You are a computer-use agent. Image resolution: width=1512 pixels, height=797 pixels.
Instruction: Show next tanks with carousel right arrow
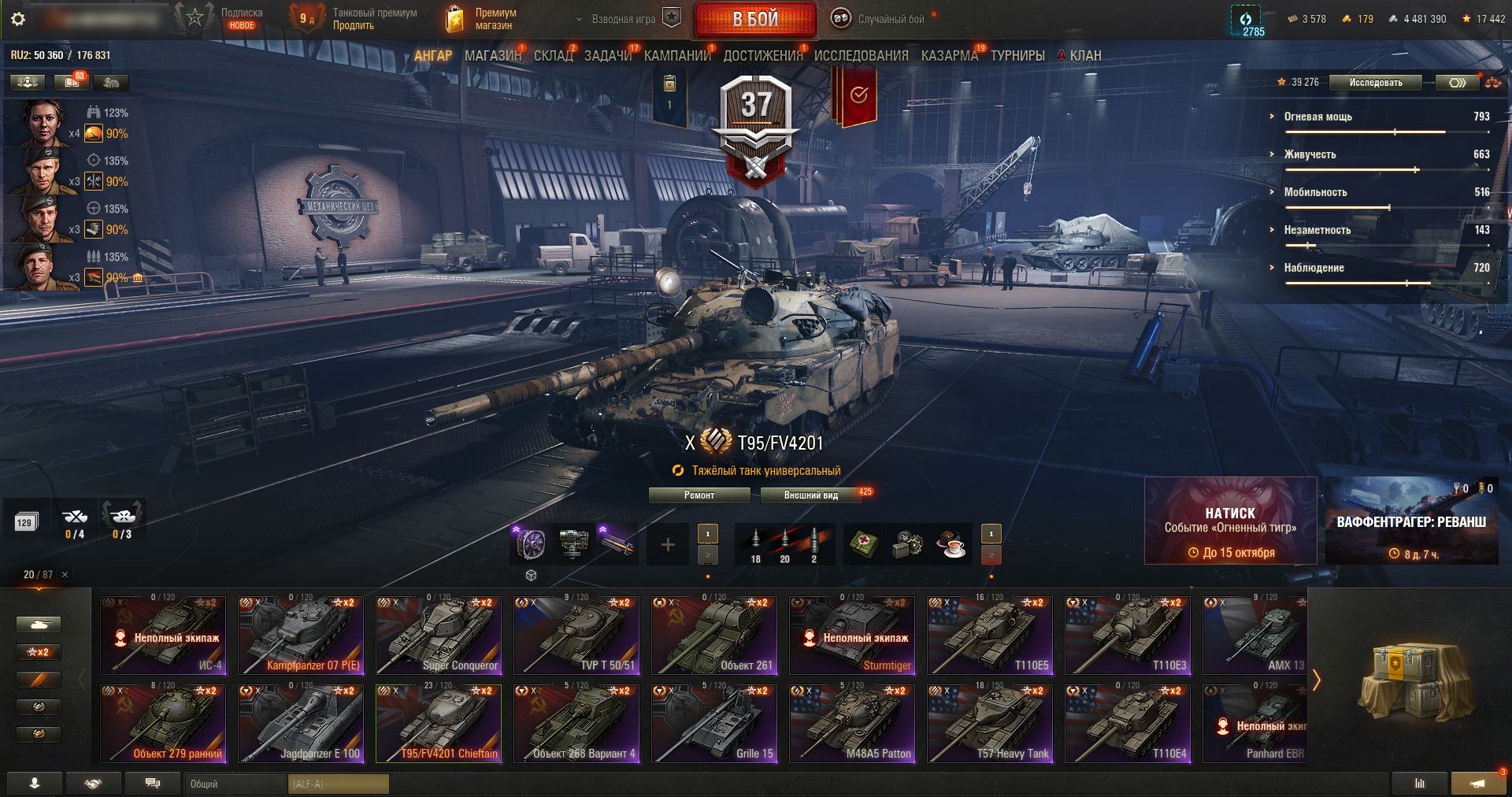1316,680
